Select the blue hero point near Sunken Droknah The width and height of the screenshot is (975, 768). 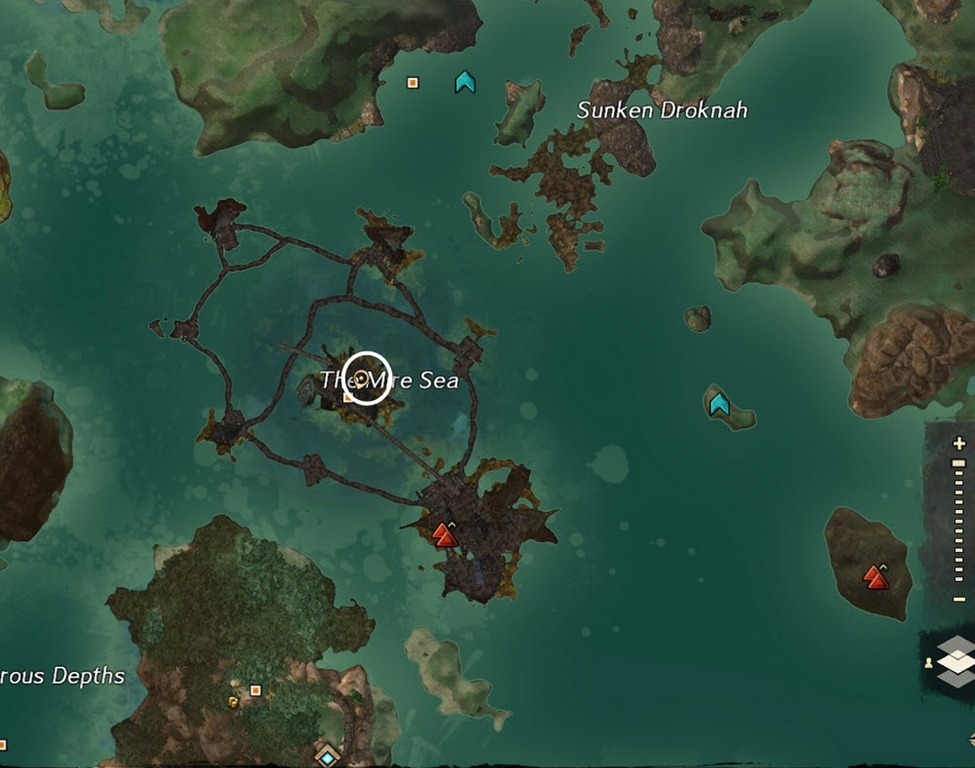pos(465,82)
